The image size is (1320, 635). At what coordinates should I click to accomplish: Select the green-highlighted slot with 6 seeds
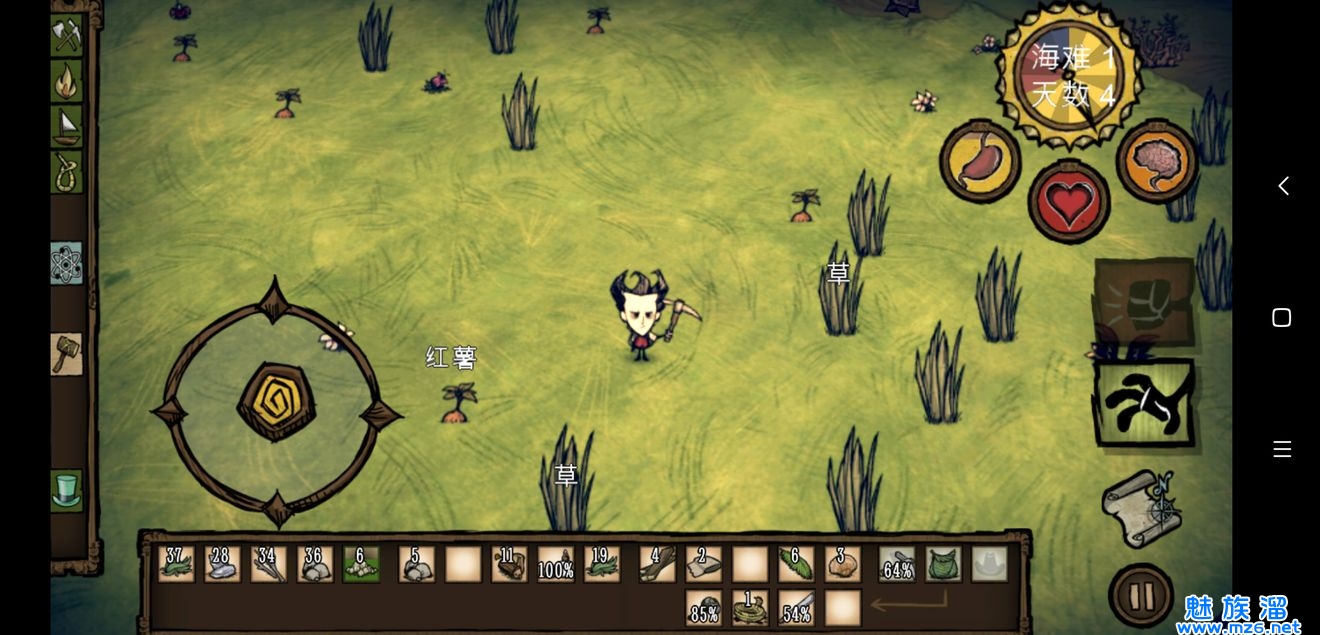pos(361,564)
